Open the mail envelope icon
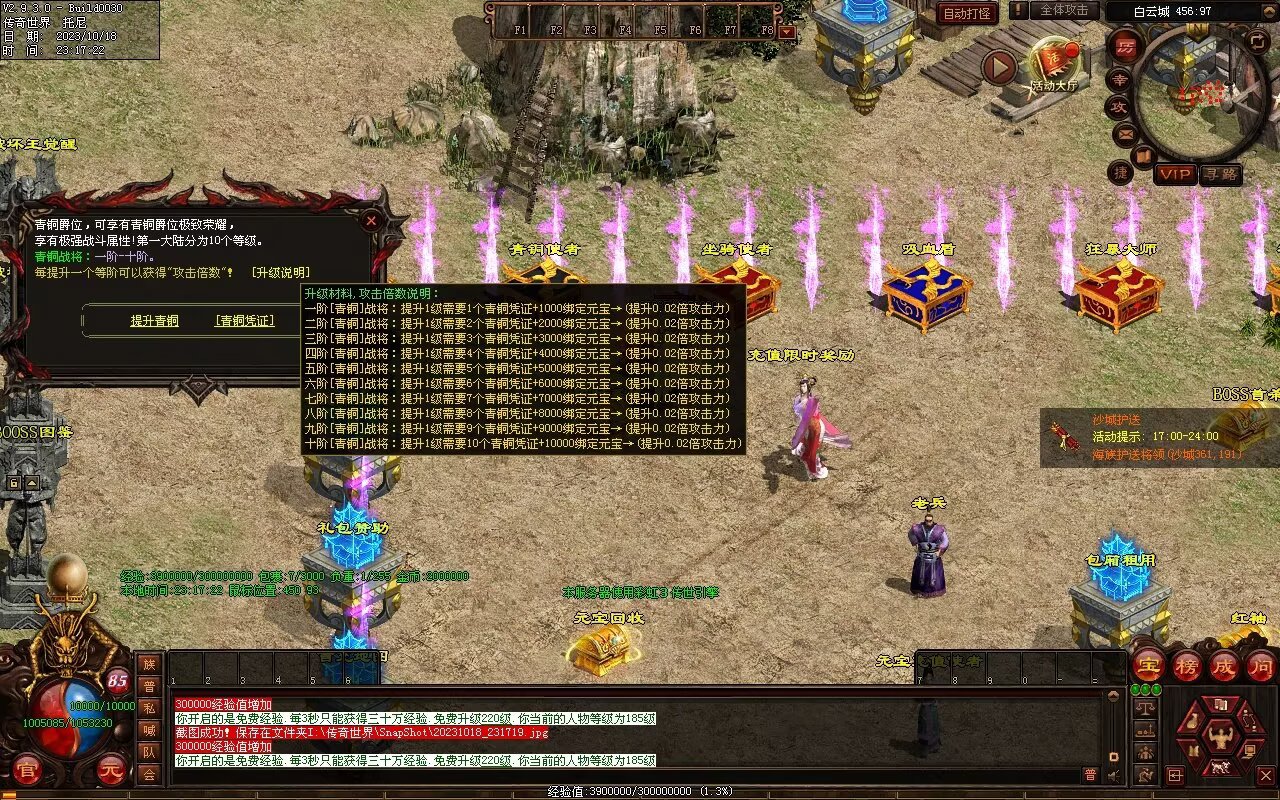1280x800 pixels. point(1125,133)
